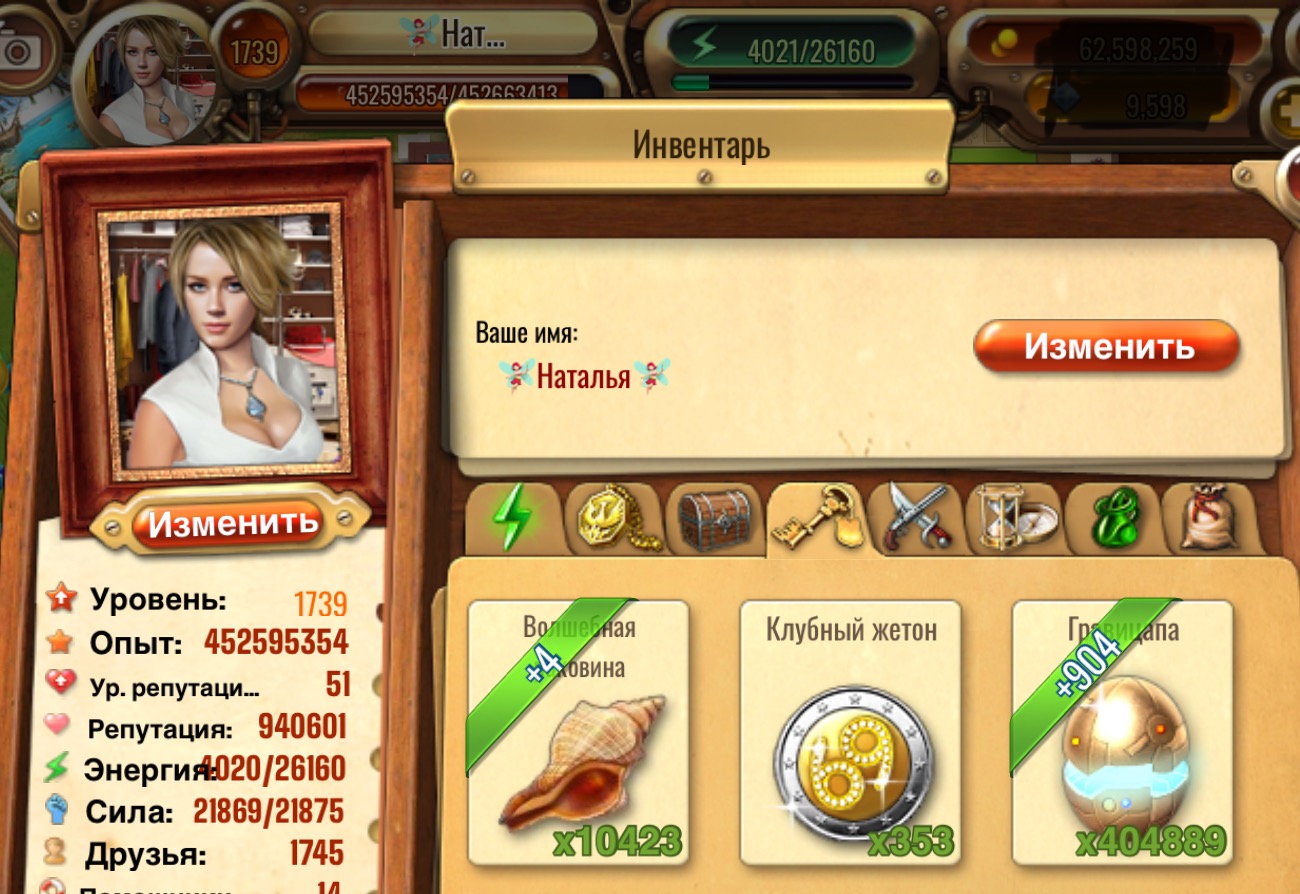Open the green jade figurine tab
This screenshot has width=1300, height=894.
1111,518
